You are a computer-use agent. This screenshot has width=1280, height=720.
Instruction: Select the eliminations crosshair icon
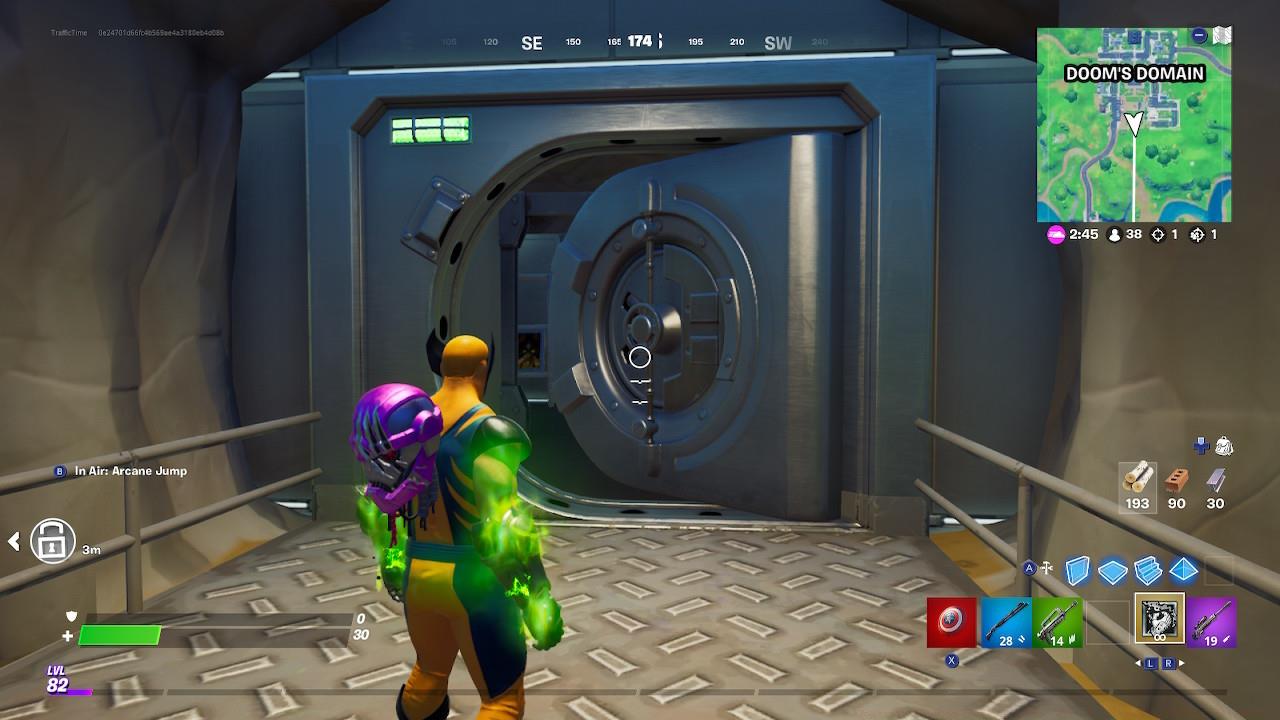click(x=1158, y=234)
